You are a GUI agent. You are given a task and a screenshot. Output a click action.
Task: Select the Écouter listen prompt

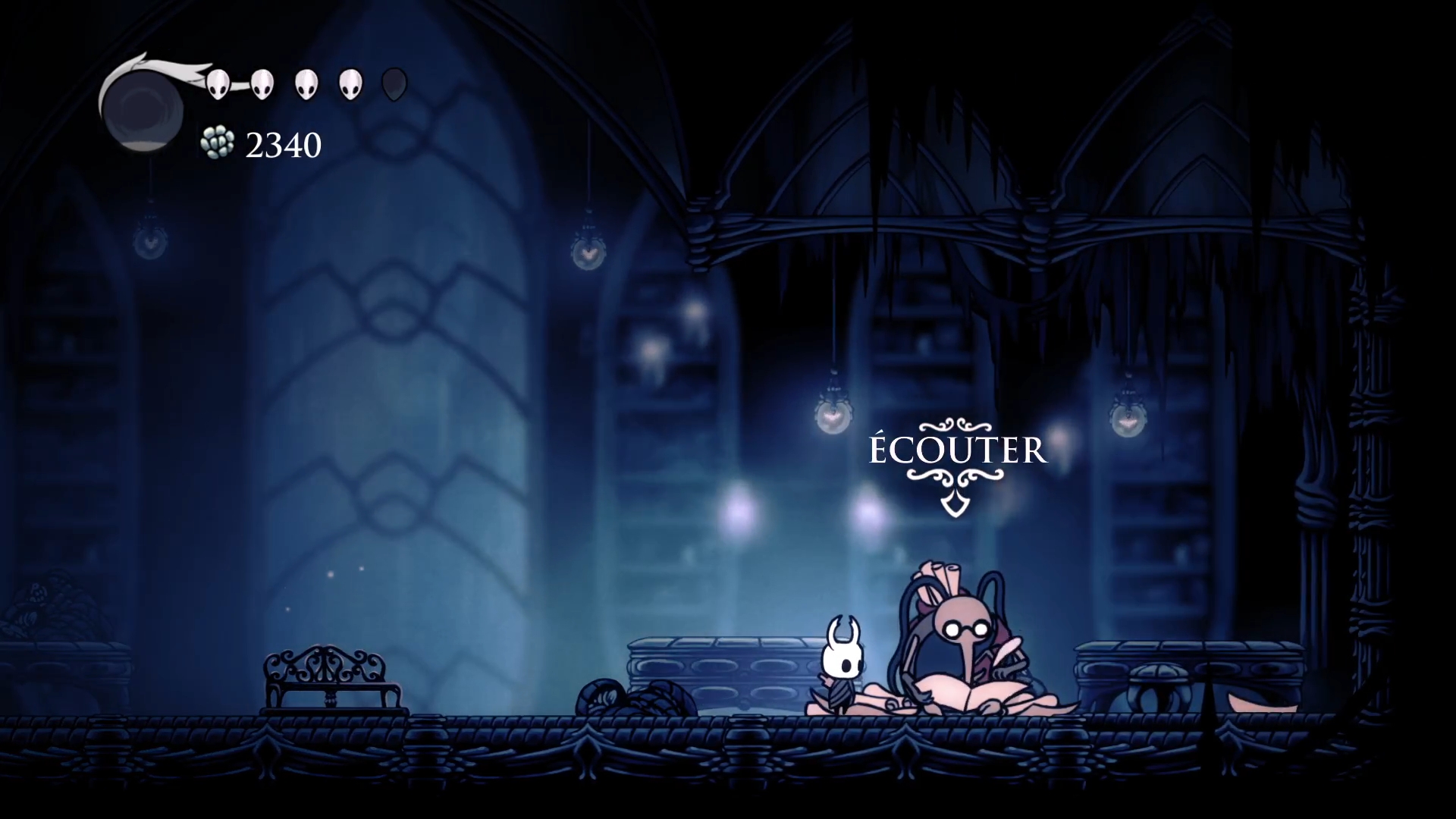957,452
